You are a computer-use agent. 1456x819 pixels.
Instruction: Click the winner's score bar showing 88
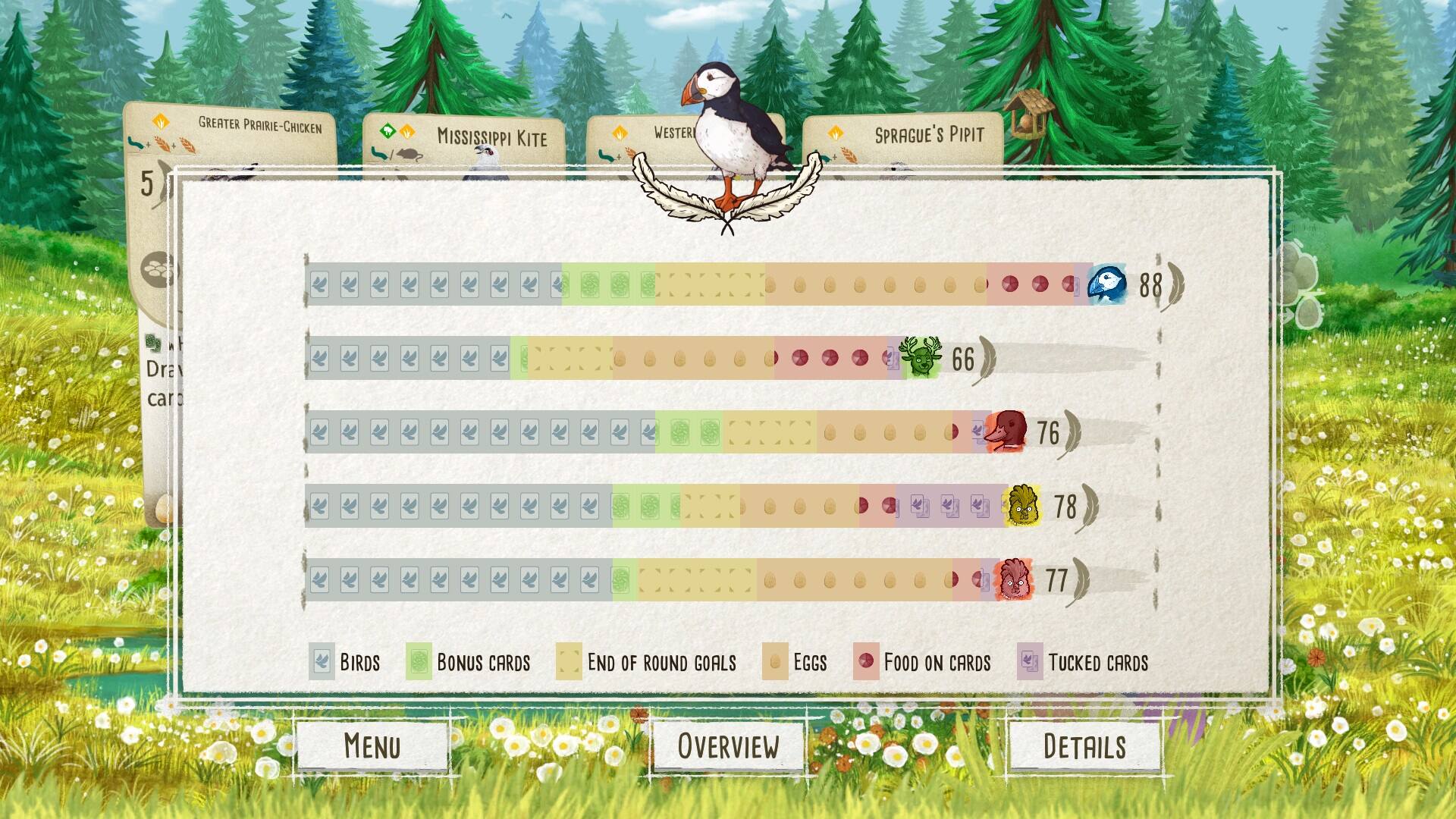click(682, 286)
